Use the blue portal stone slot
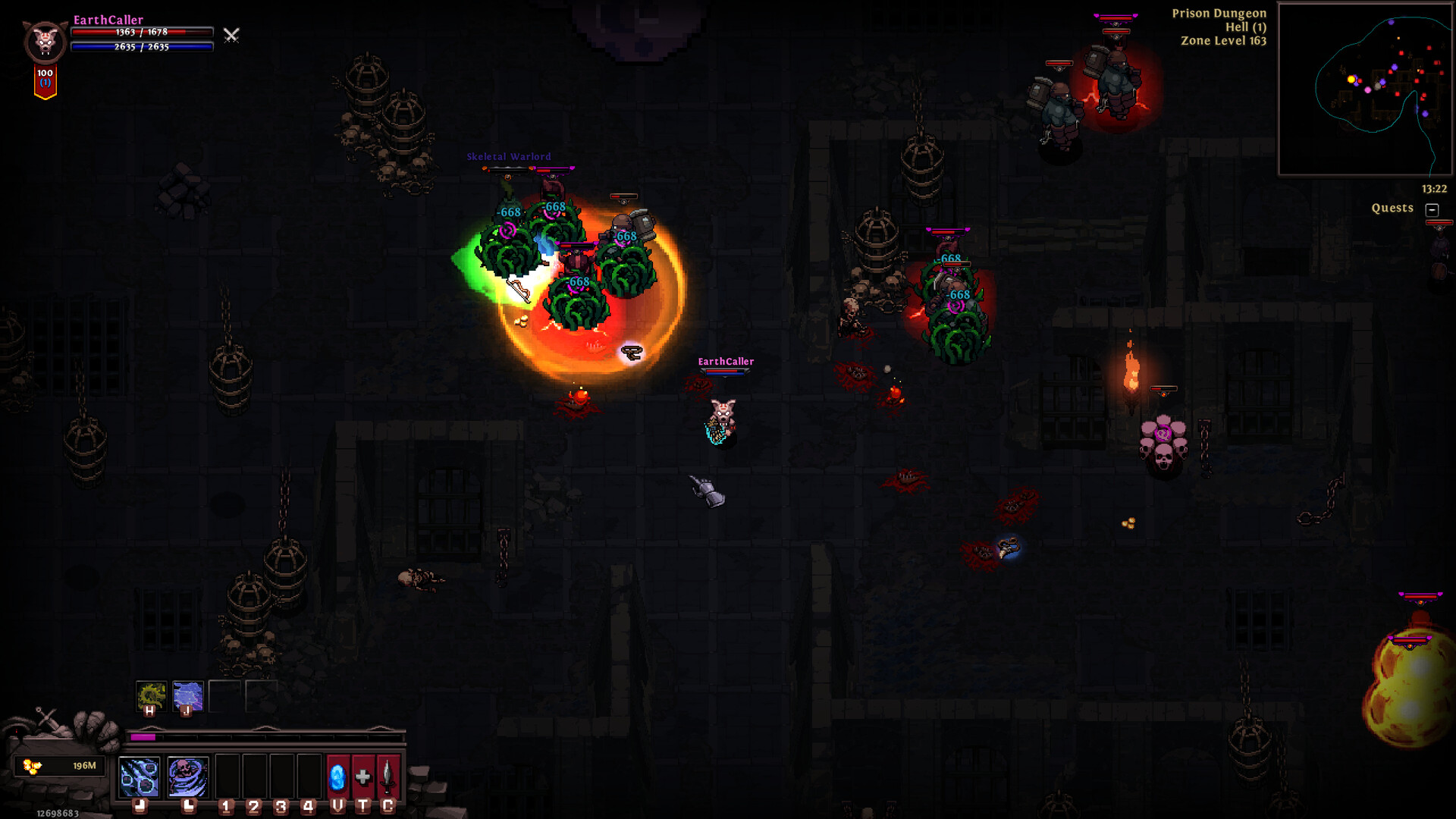 pyautogui.click(x=337, y=777)
